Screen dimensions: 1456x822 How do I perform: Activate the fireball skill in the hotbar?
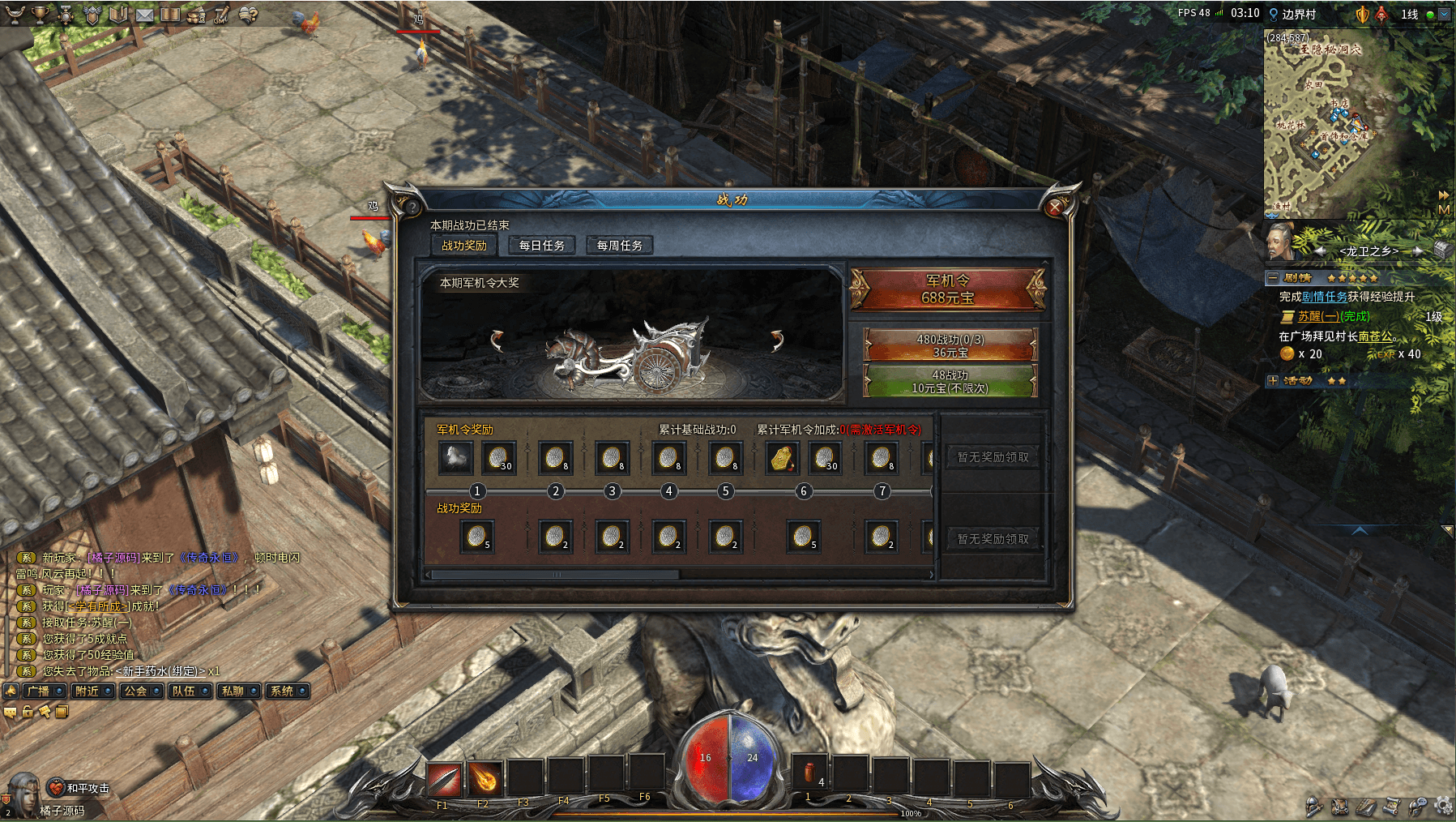[x=485, y=779]
